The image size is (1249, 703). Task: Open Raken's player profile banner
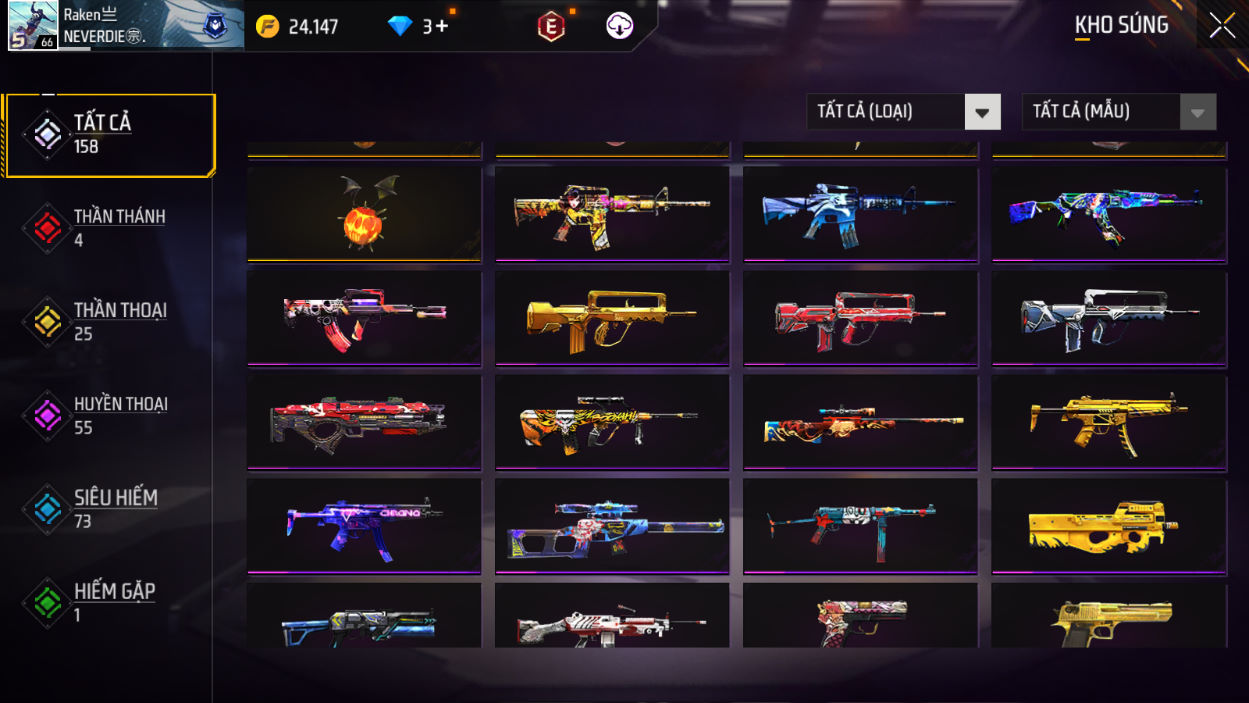point(123,26)
